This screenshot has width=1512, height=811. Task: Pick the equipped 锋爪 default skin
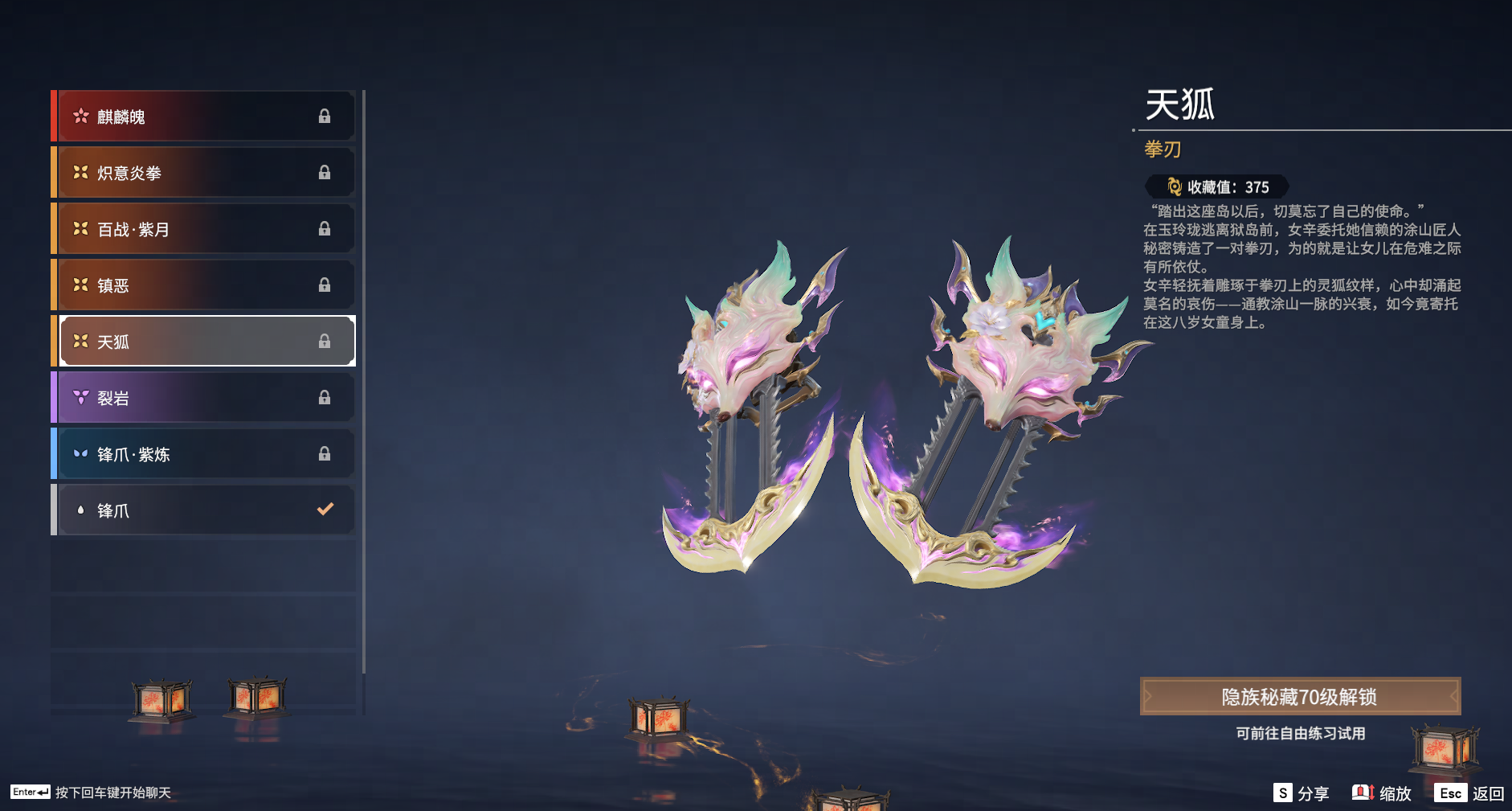pos(206,510)
